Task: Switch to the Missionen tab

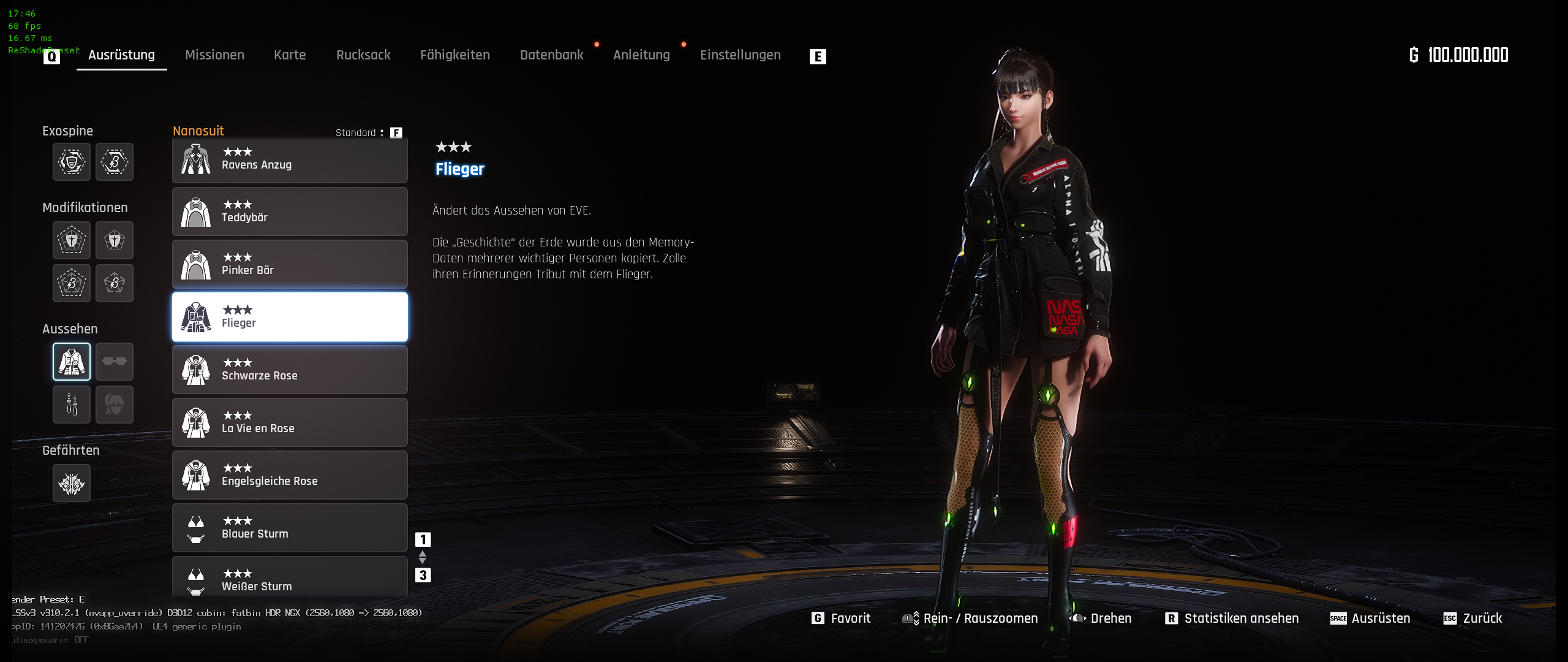Action: coord(214,55)
